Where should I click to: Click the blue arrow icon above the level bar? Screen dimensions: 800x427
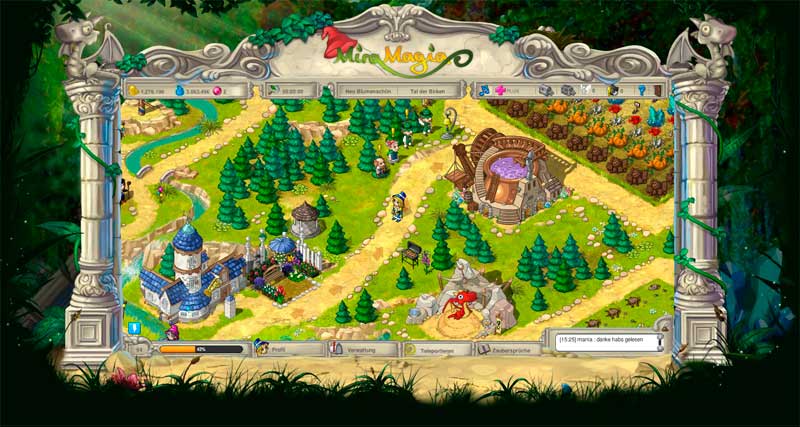pyautogui.click(x=133, y=327)
